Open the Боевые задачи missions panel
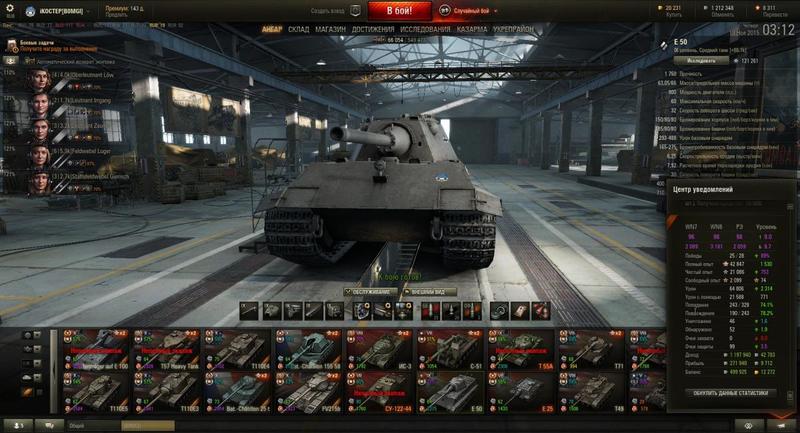 [36, 42]
